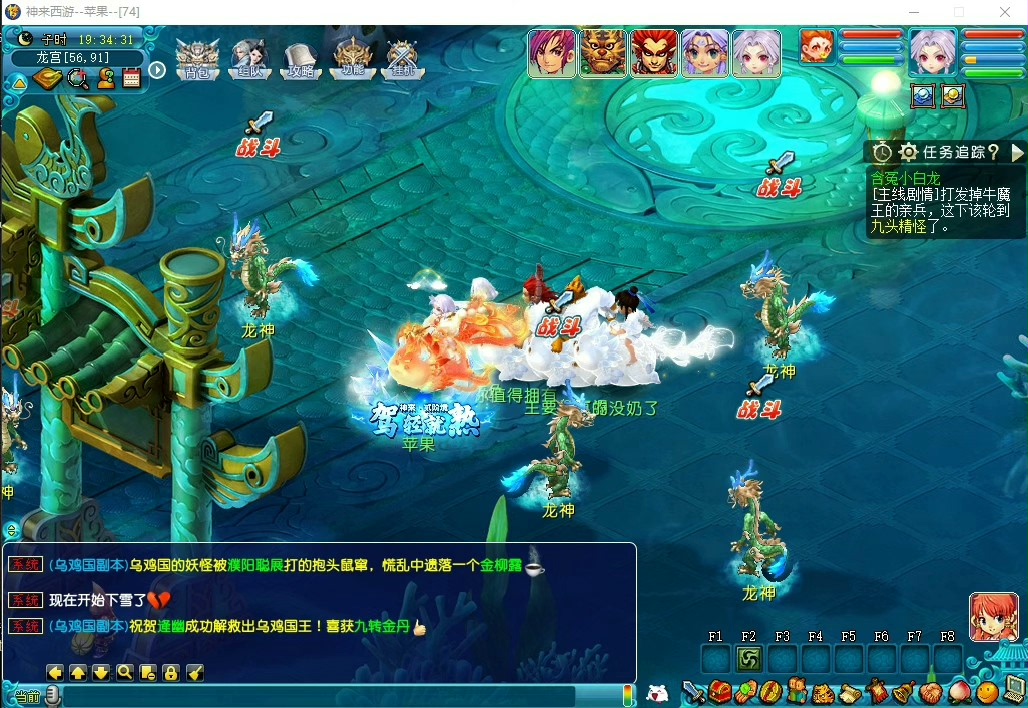Click the sword attack icon in the bottom bar
The height and width of the screenshot is (708, 1028).
(694, 691)
